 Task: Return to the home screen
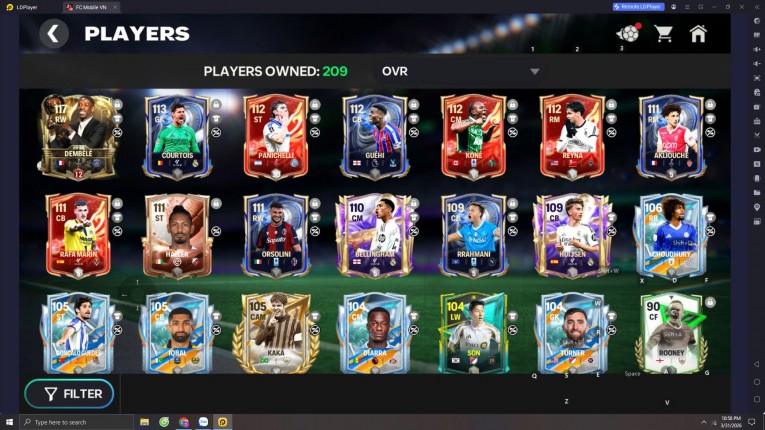(698, 34)
